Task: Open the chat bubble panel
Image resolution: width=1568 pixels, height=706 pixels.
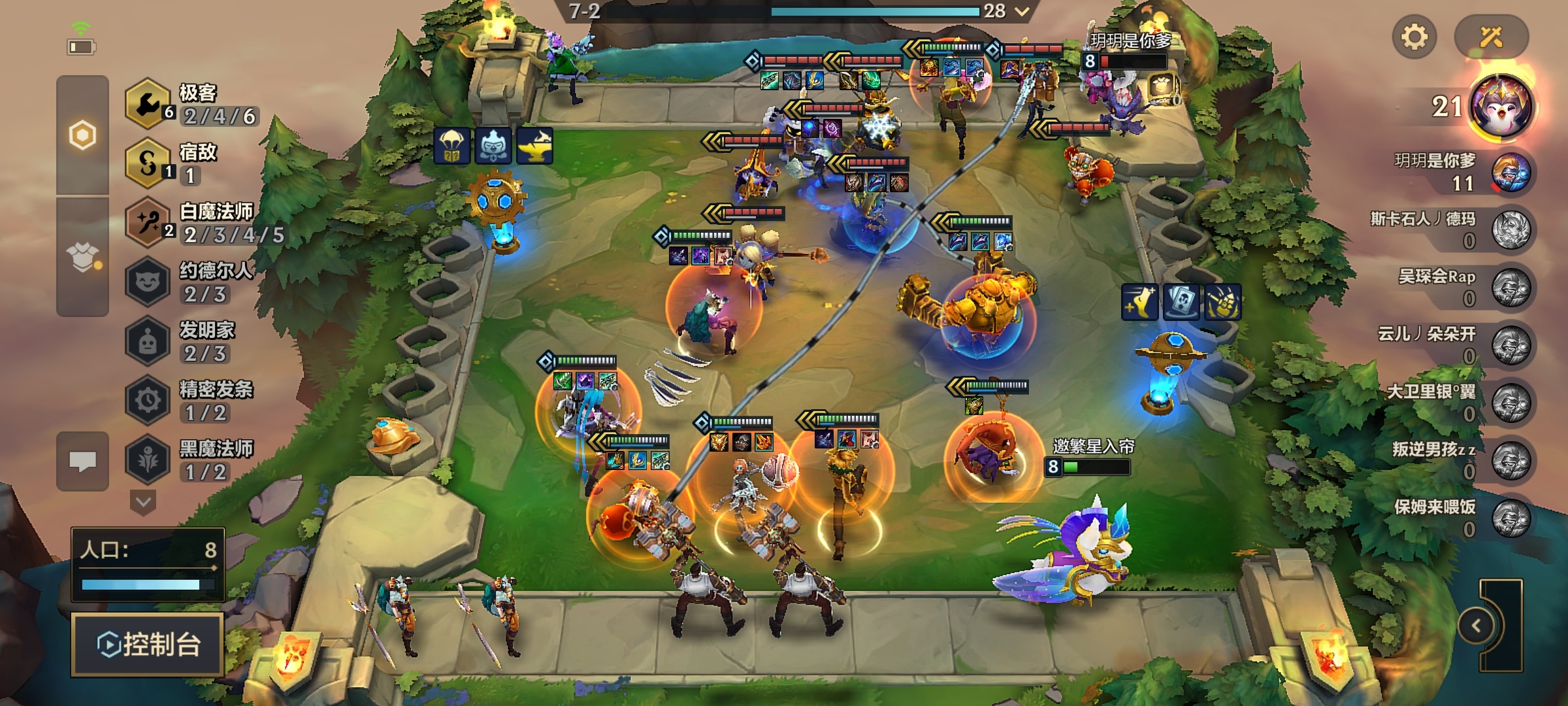Action: pyautogui.click(x=83, y=462)
